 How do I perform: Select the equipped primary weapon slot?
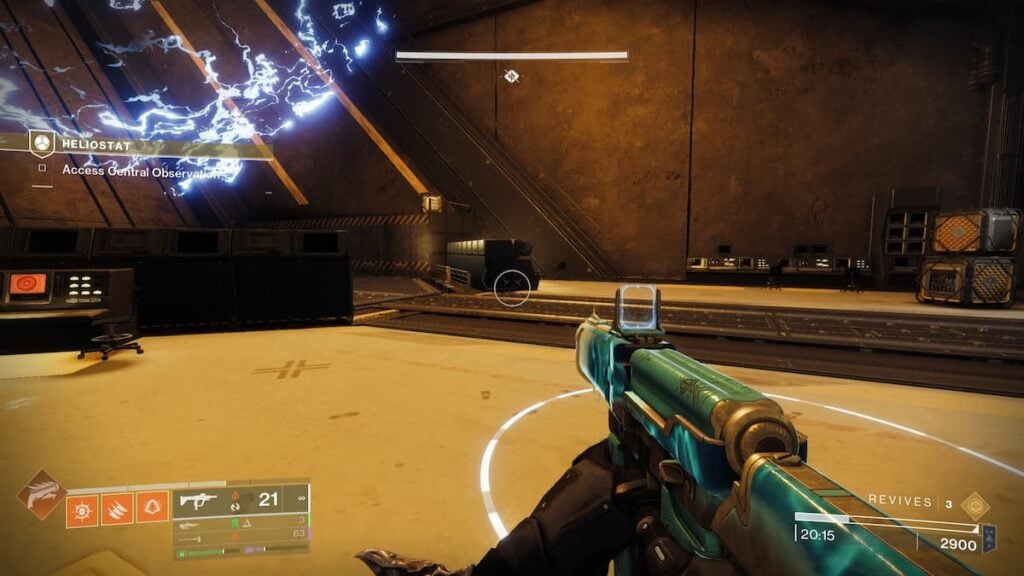coord(240,499)
